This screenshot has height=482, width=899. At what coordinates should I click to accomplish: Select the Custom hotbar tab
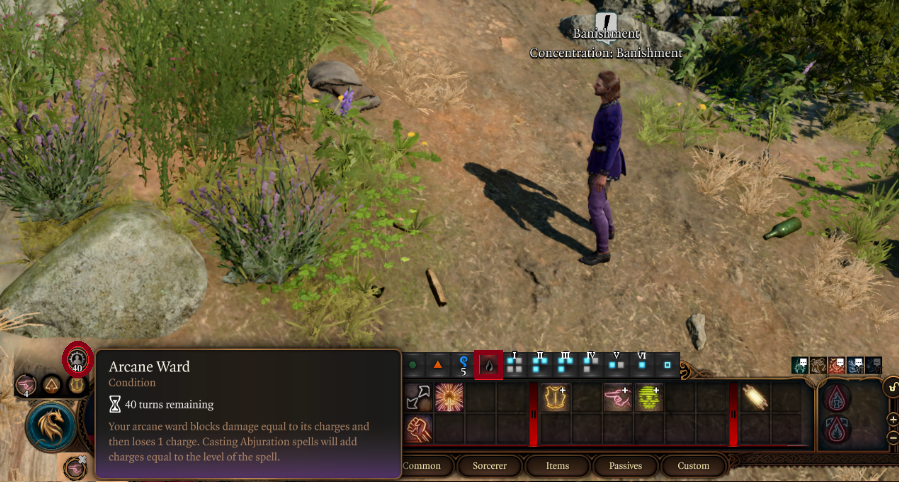coord(693,466)
